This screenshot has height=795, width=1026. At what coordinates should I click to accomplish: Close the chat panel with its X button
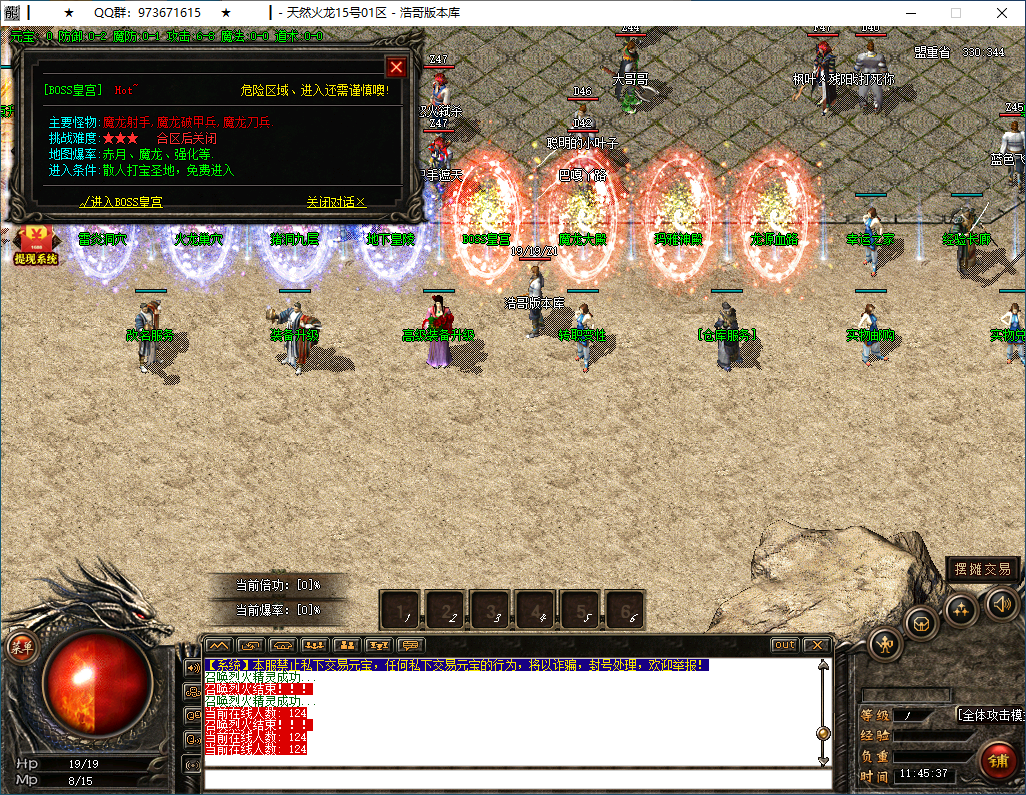pyautogui.click(x=816, y=645)
